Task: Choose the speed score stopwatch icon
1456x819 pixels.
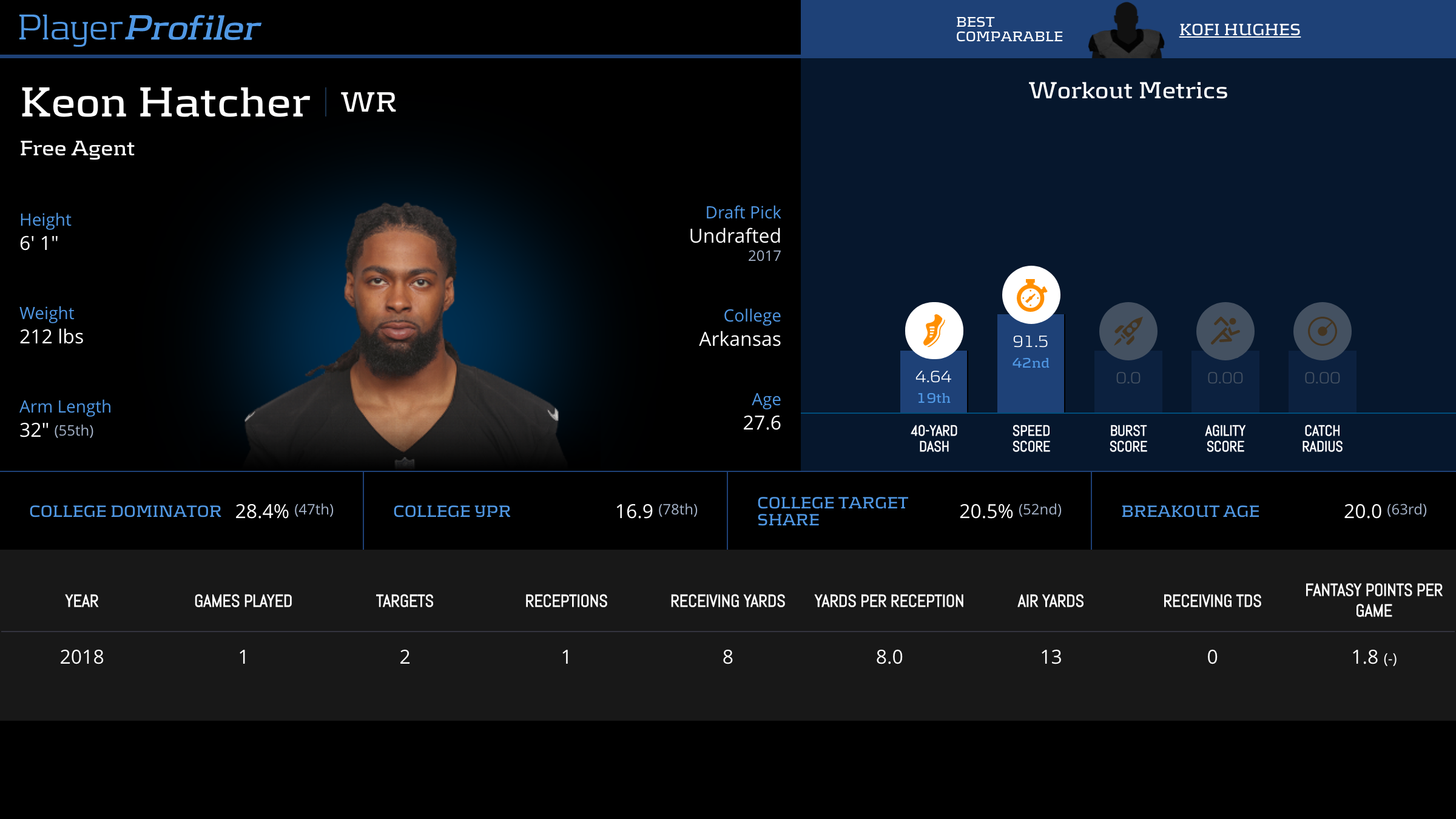Action: pyautogui.click(x=1031, y=295)
